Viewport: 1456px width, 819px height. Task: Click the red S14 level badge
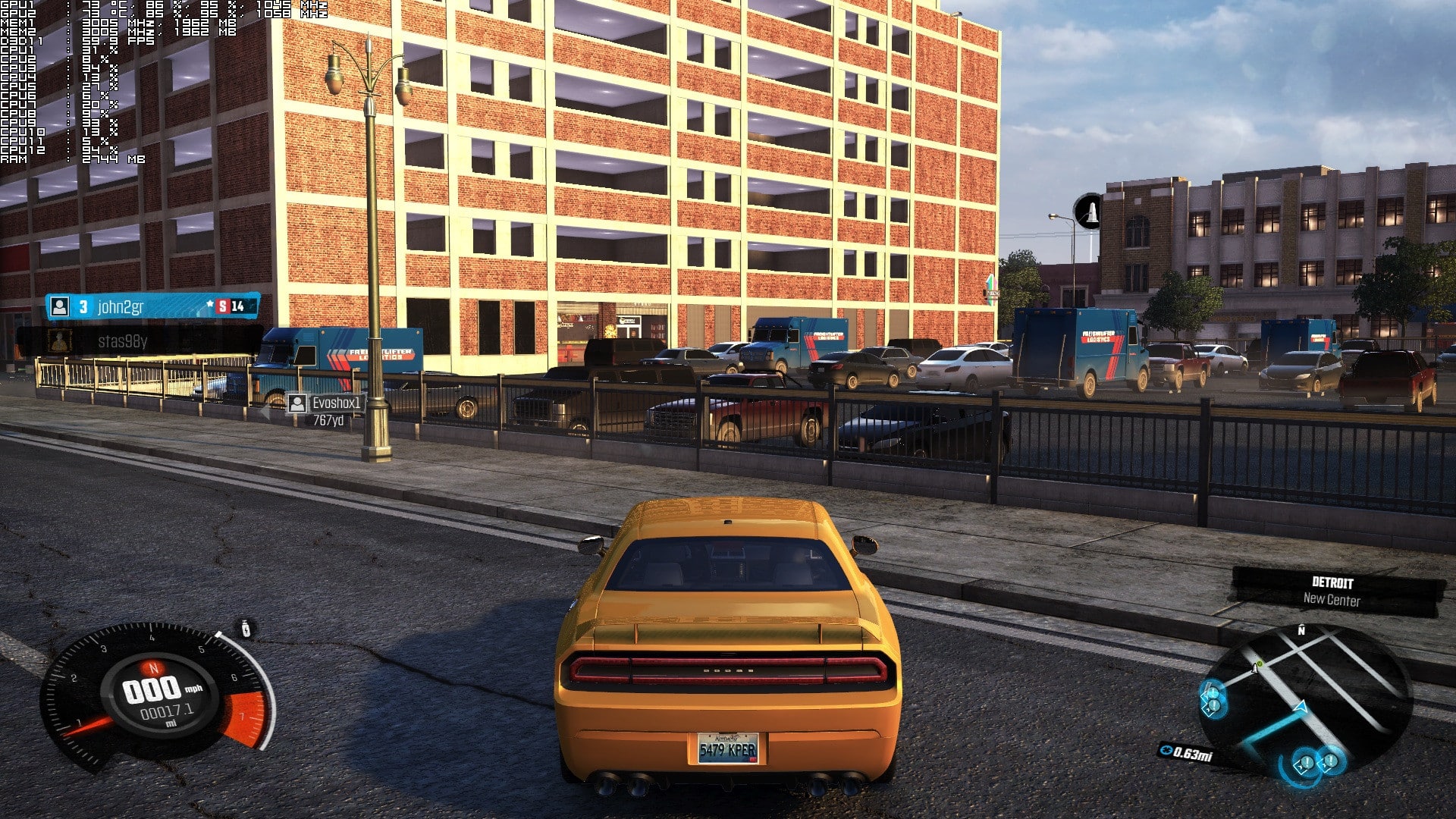pos(224,307)
